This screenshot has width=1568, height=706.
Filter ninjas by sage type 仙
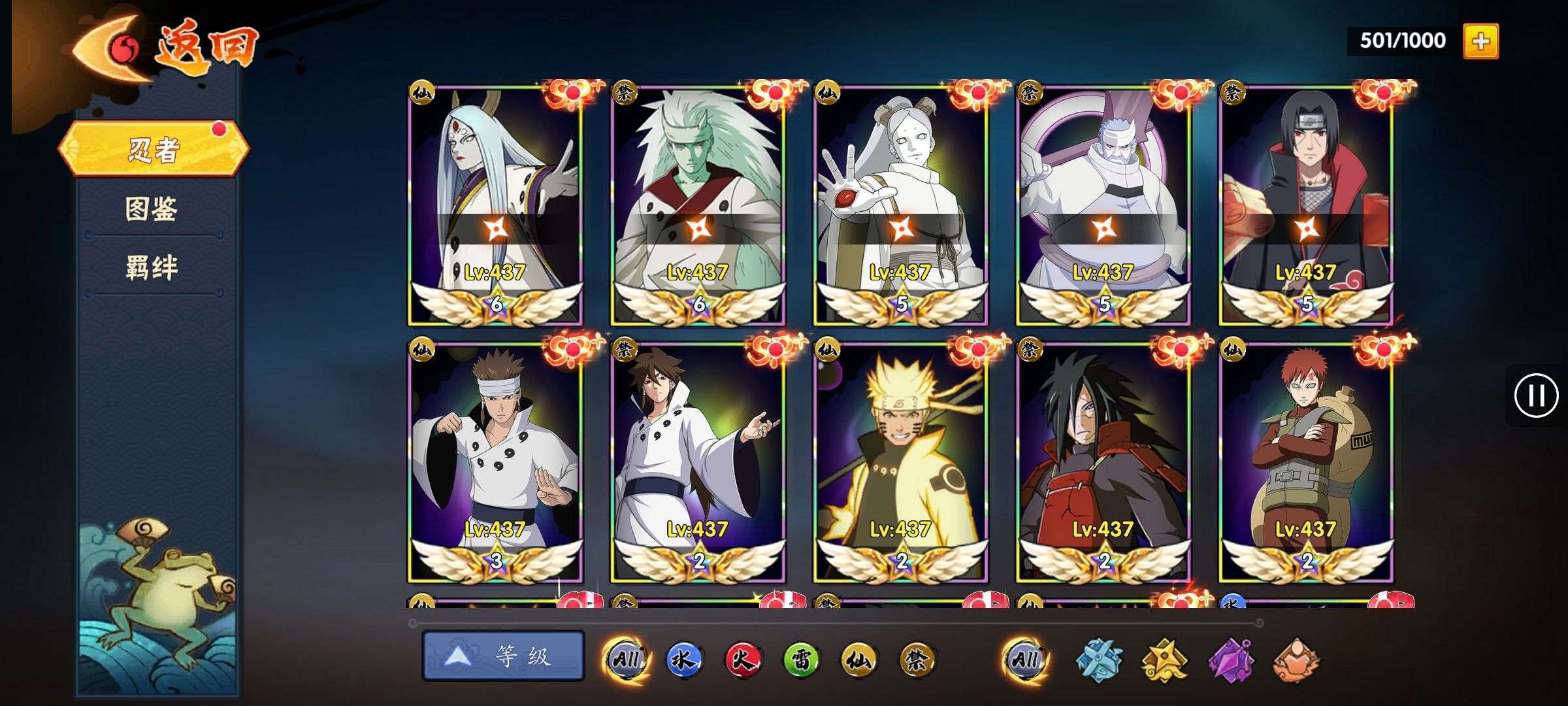click(859, 660)
